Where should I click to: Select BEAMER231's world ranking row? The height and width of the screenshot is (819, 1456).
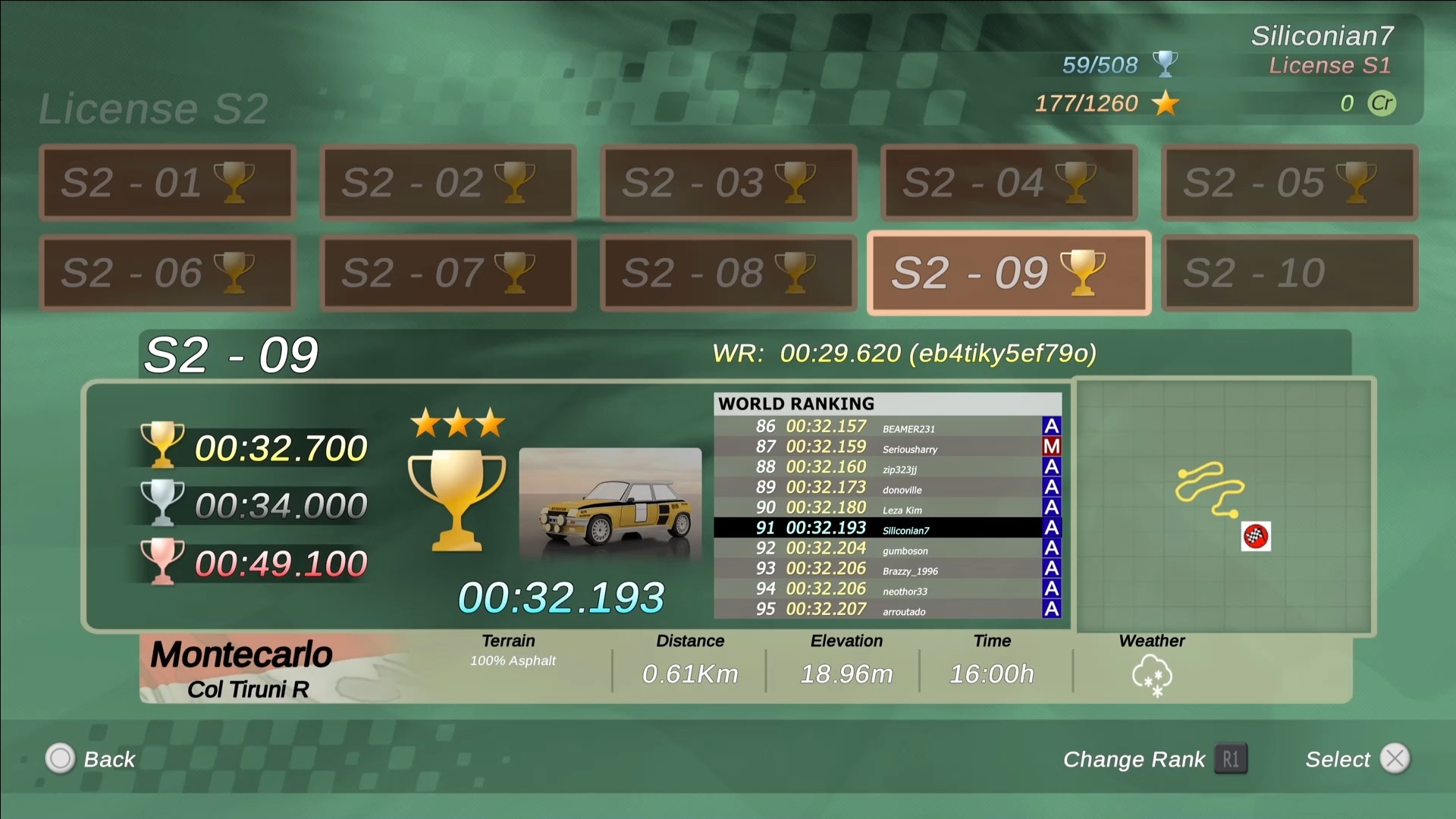point(887,427)
